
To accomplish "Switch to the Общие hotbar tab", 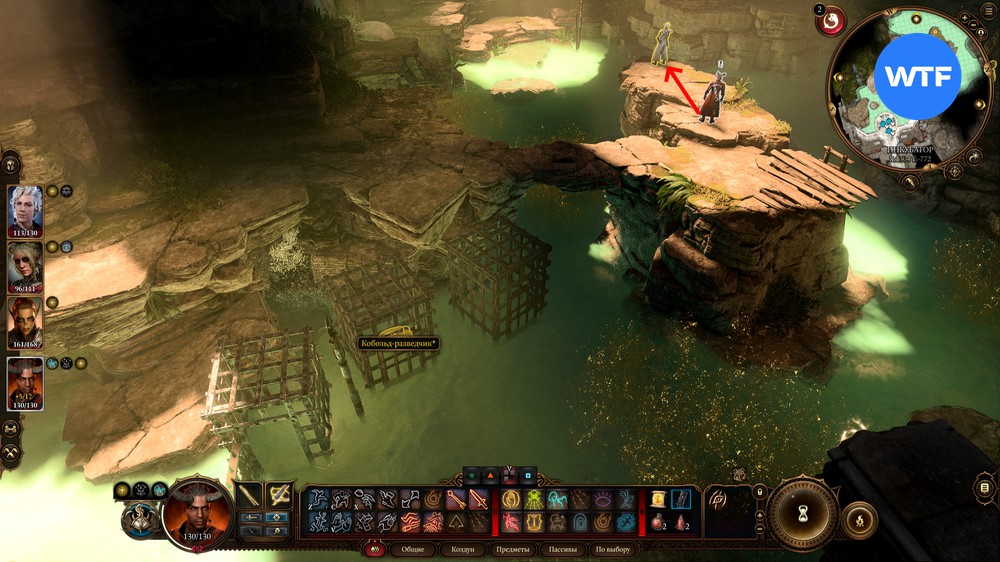I will (x=411, y=549).
